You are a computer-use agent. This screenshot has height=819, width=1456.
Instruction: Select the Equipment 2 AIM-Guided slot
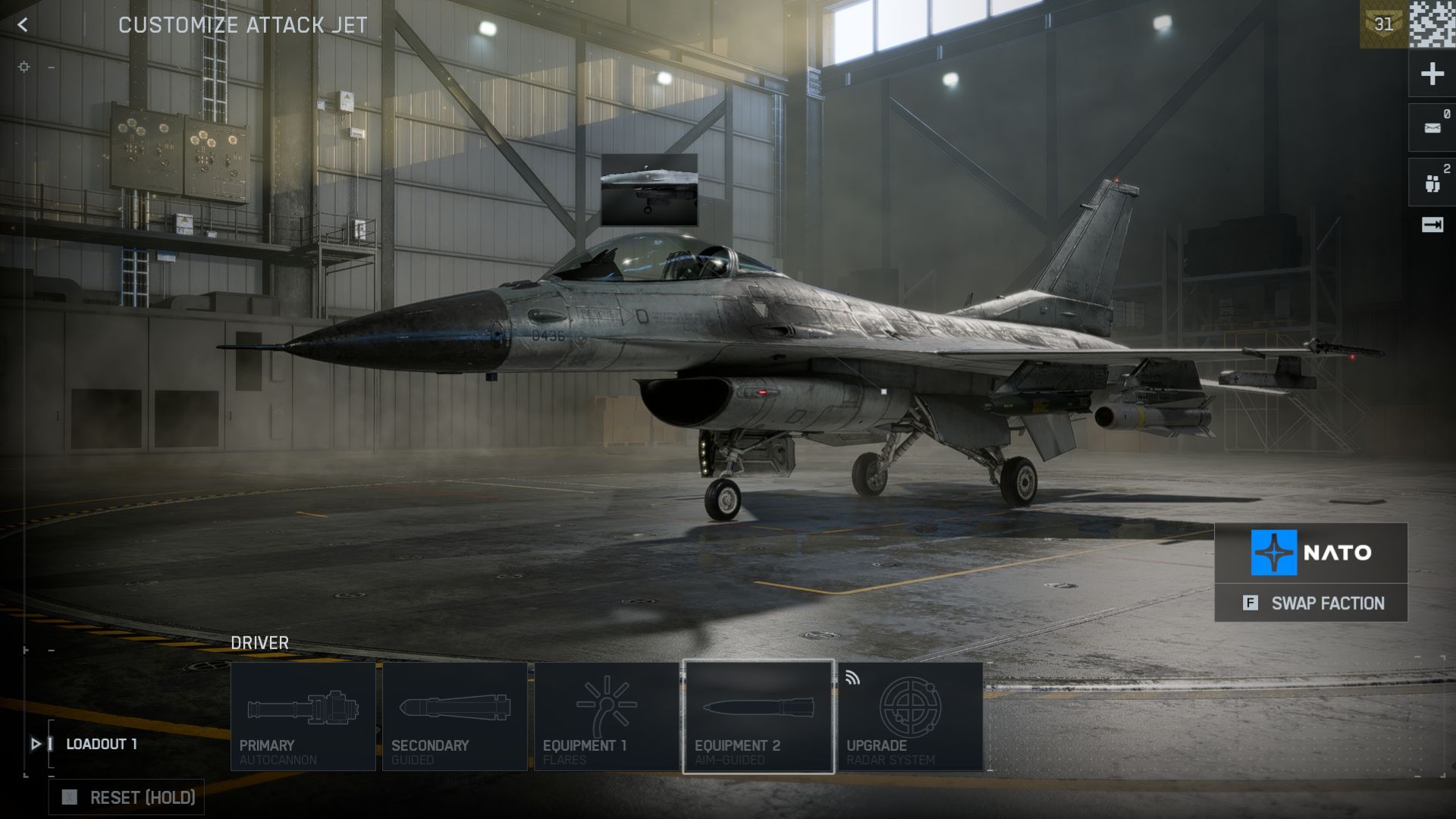tap(758, 717)
